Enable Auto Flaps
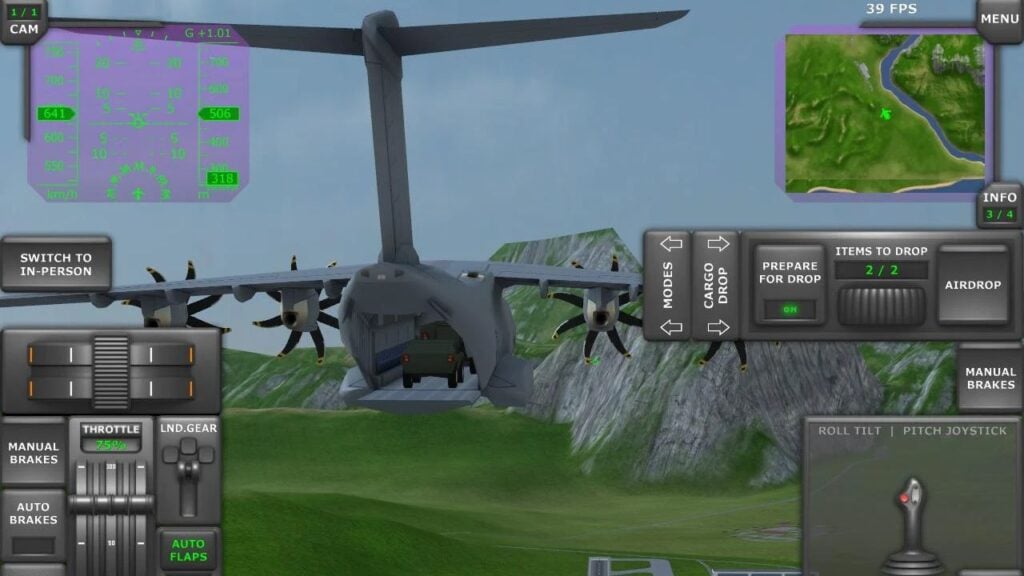Image resolution: width=1024 pixels, height=576 pixels. 189,550
